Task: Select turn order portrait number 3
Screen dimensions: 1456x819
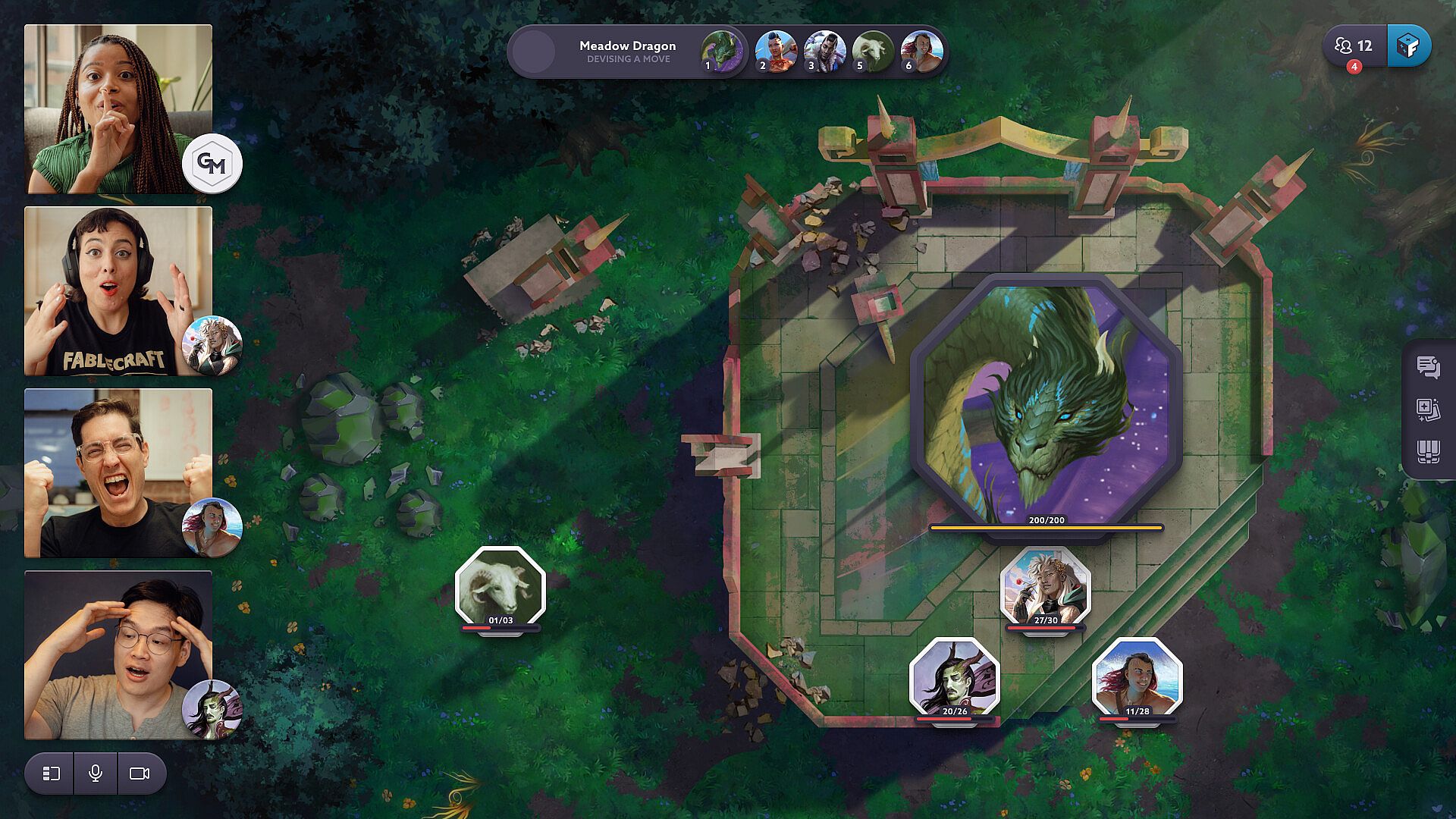Action: (824, 52)
